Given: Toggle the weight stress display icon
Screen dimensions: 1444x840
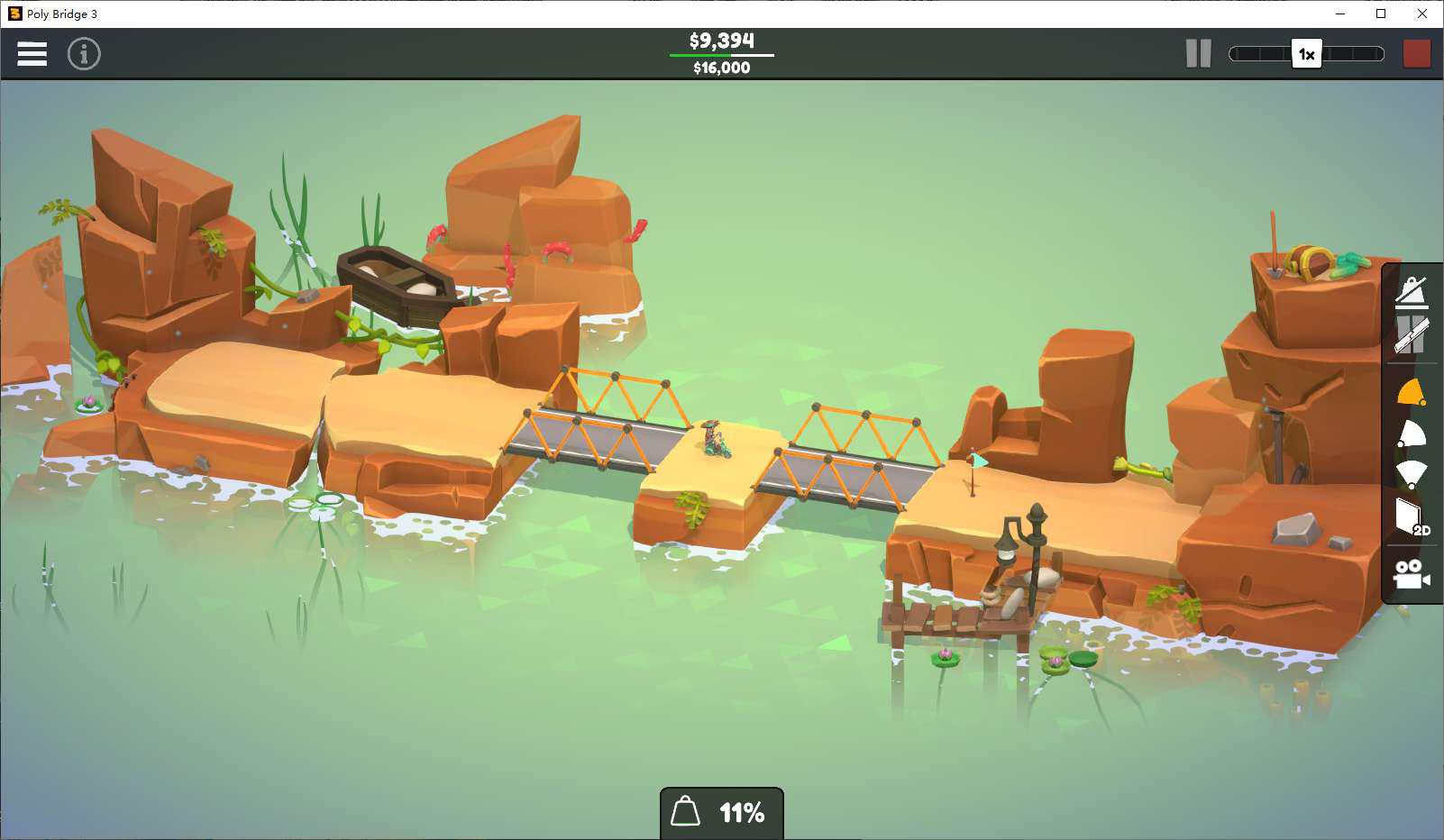Looking at the screenshot, I should (1412, 292).
